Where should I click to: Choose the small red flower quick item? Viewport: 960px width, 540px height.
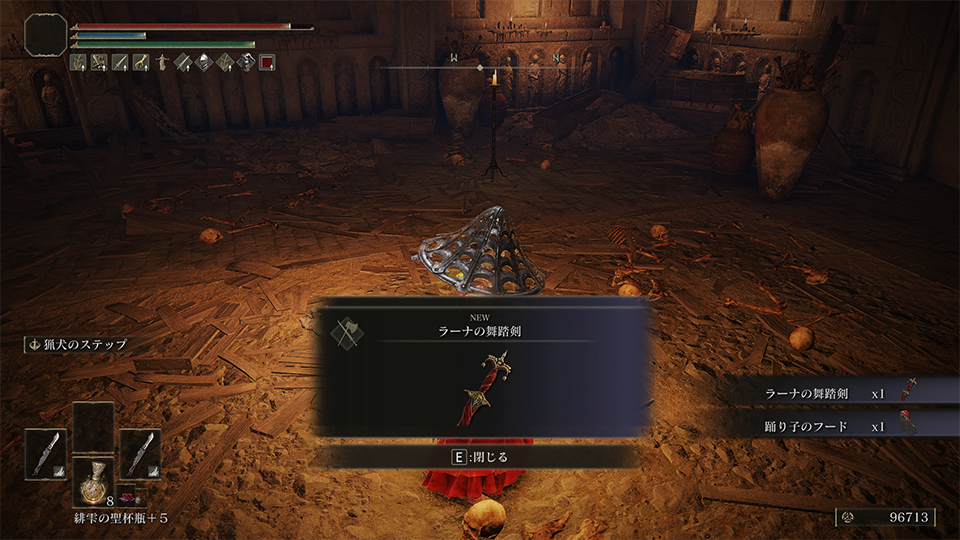[x=128, y=497]
